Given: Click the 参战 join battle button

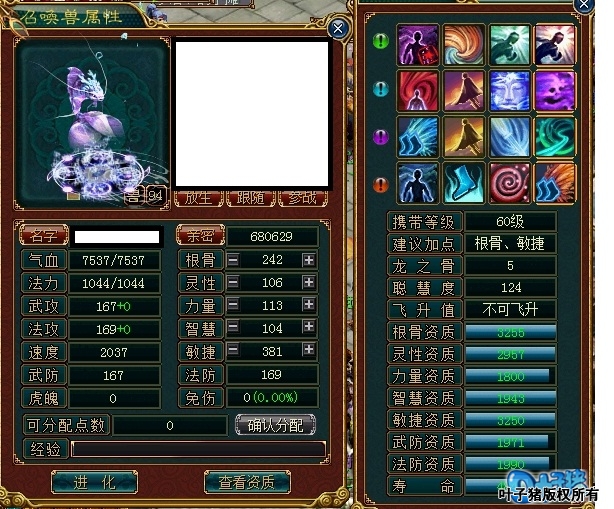Looking at the screenshot, I should pos(303,197).
